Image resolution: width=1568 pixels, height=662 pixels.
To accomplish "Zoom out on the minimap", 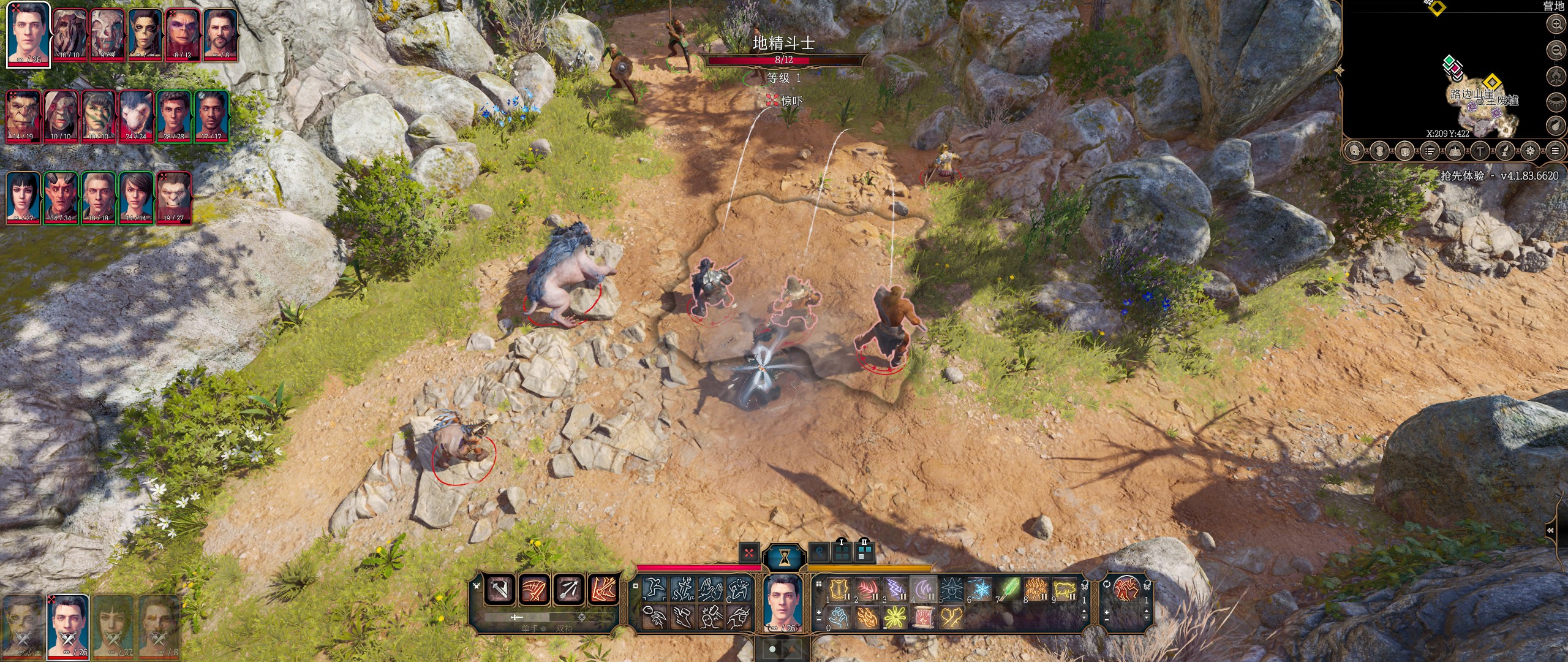I will [x=1556, y=50].
